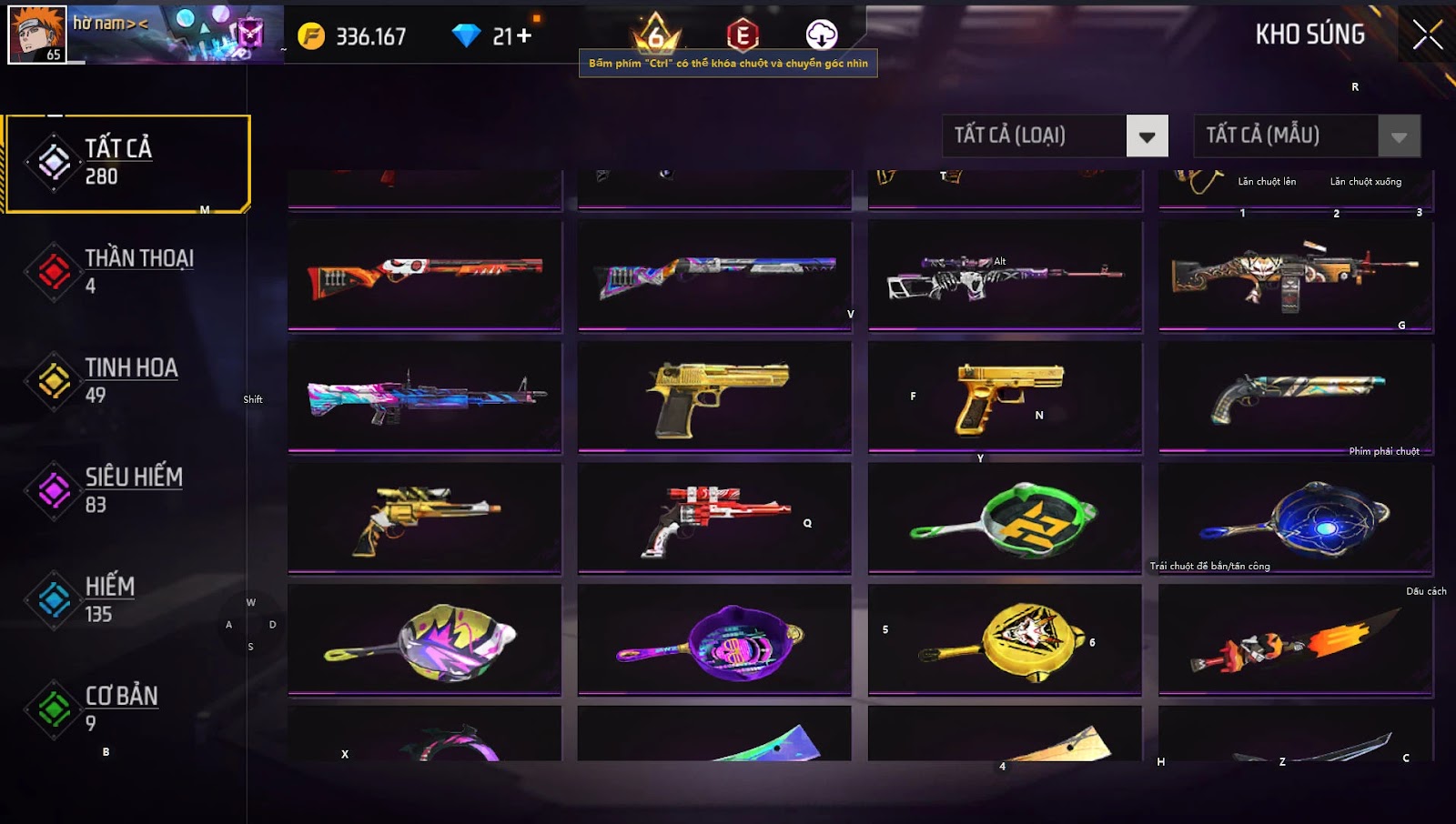
Task: Open the Tinh Hoa rarity tab
Action: tap(127, 380)
